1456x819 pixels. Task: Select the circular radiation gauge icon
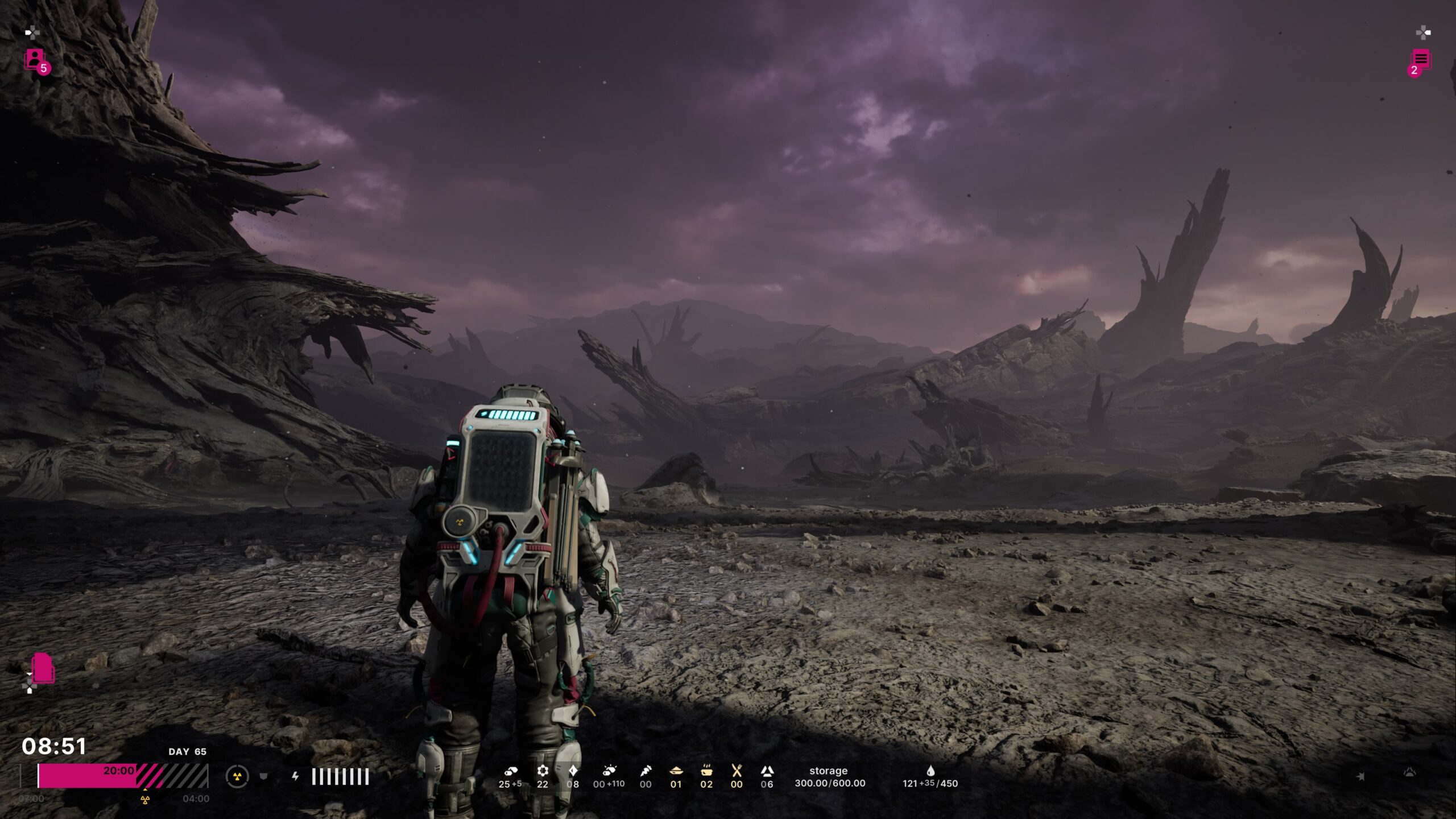click(x=237, y=776)
